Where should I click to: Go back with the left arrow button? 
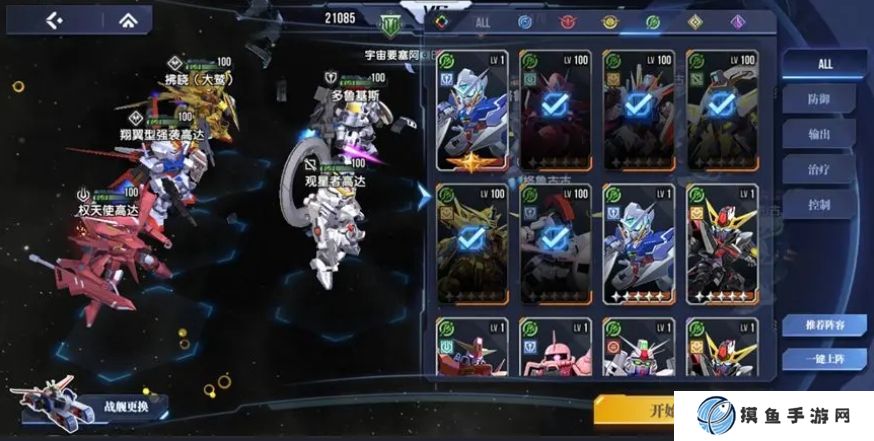click(x=54, y=20)
